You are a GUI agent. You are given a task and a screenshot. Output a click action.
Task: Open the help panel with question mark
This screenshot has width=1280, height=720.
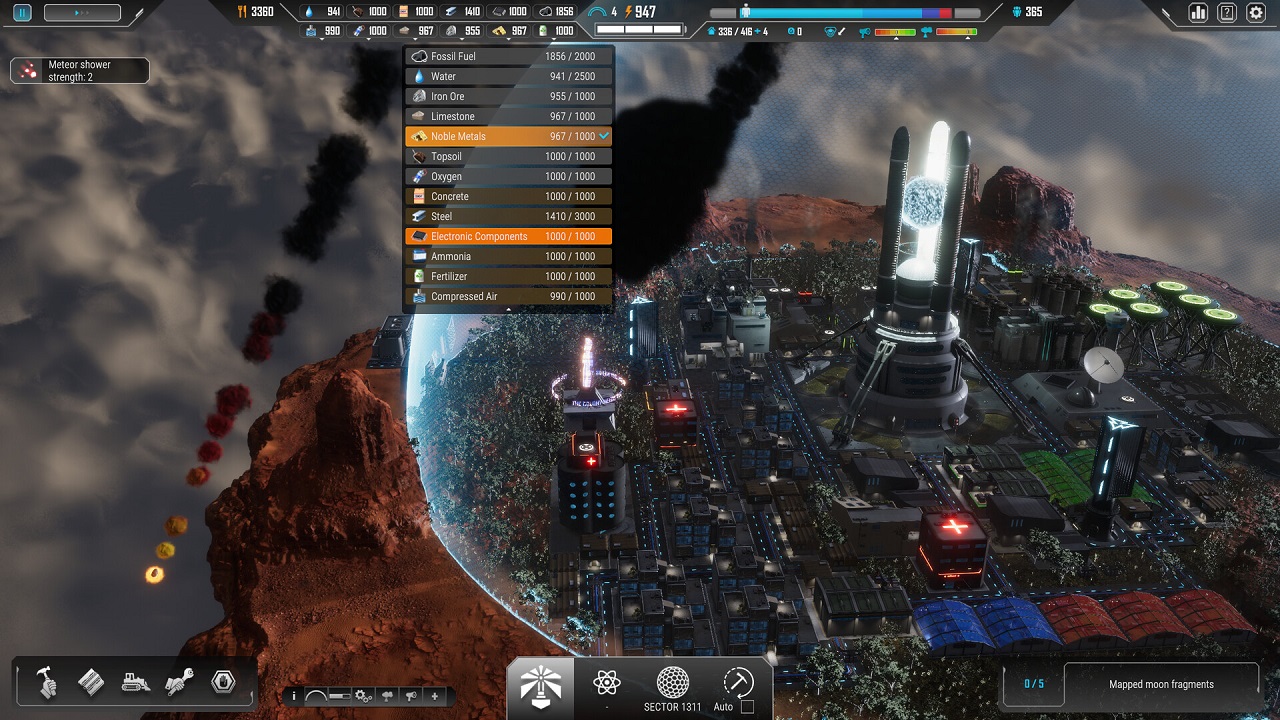coord(1226,12)
